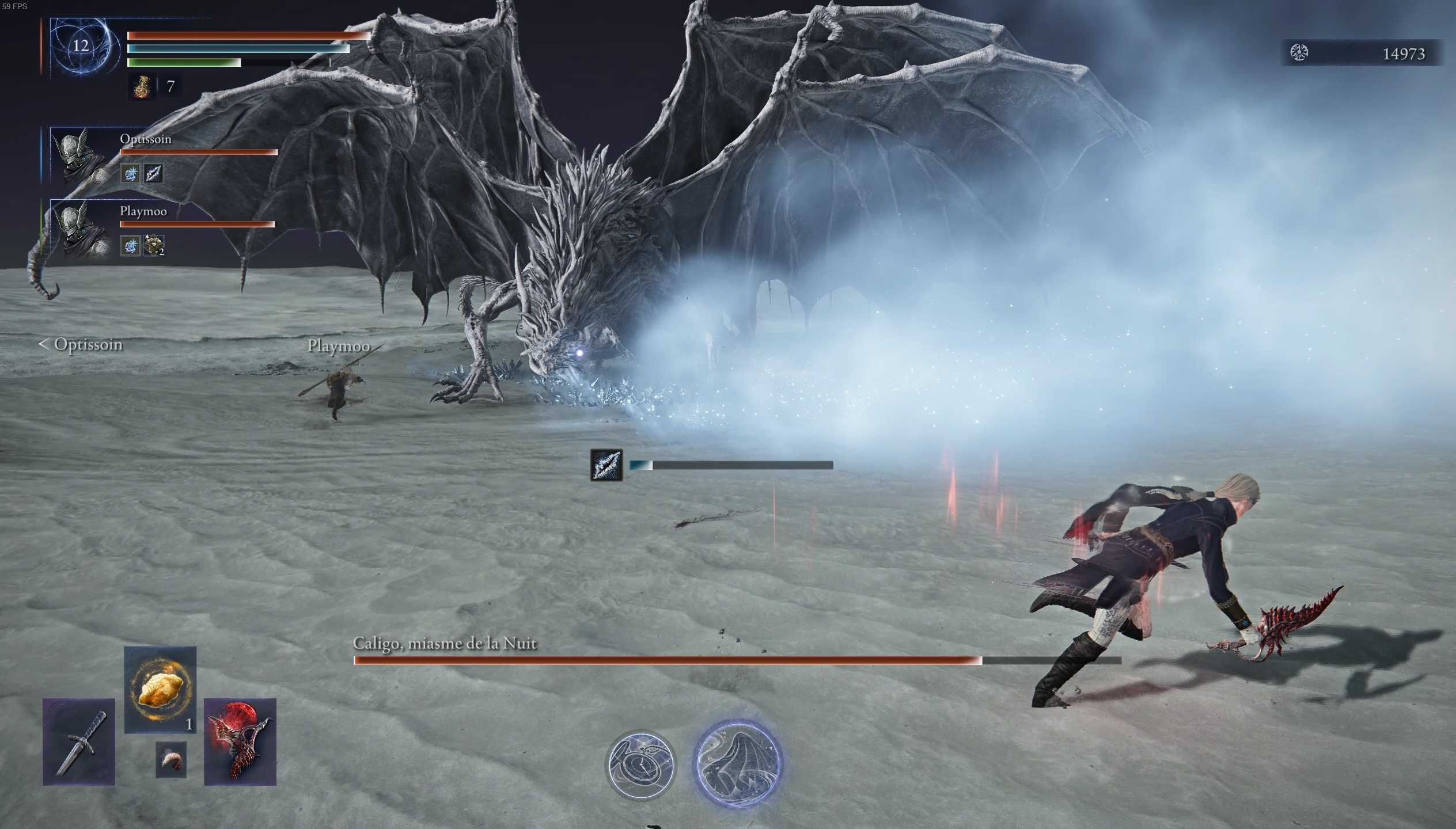Select the armor boost icon showing 2 under Playmoo
1456x829 pixels.
point(154,245)
